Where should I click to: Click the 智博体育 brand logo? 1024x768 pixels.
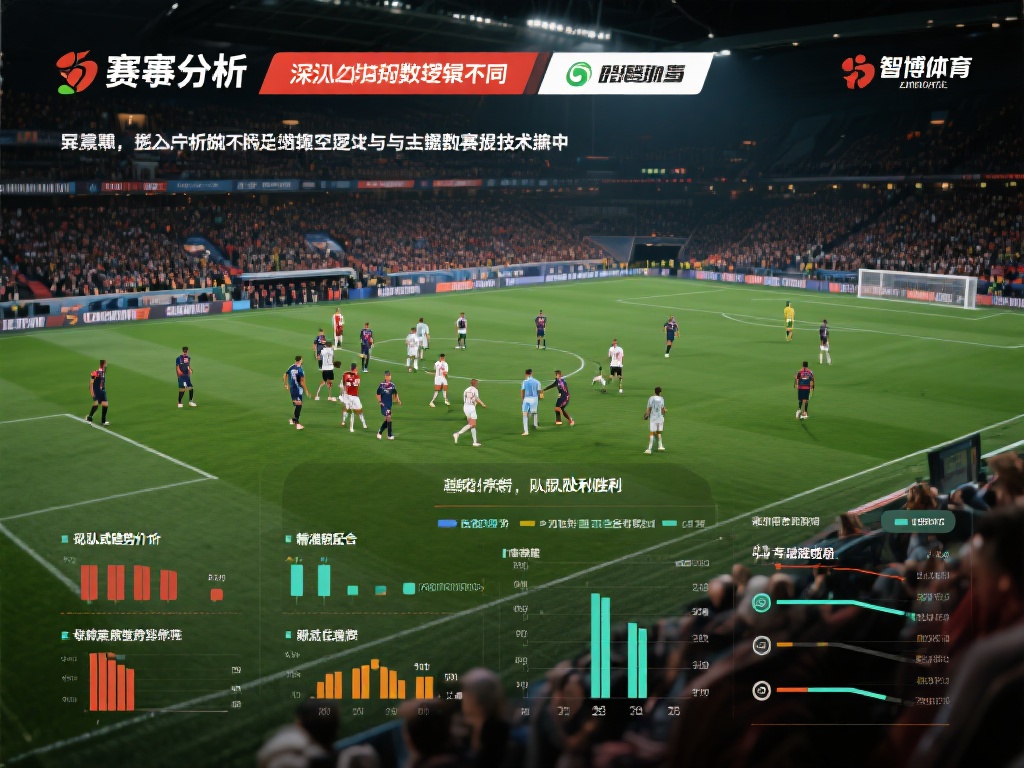tap(907, 70)
